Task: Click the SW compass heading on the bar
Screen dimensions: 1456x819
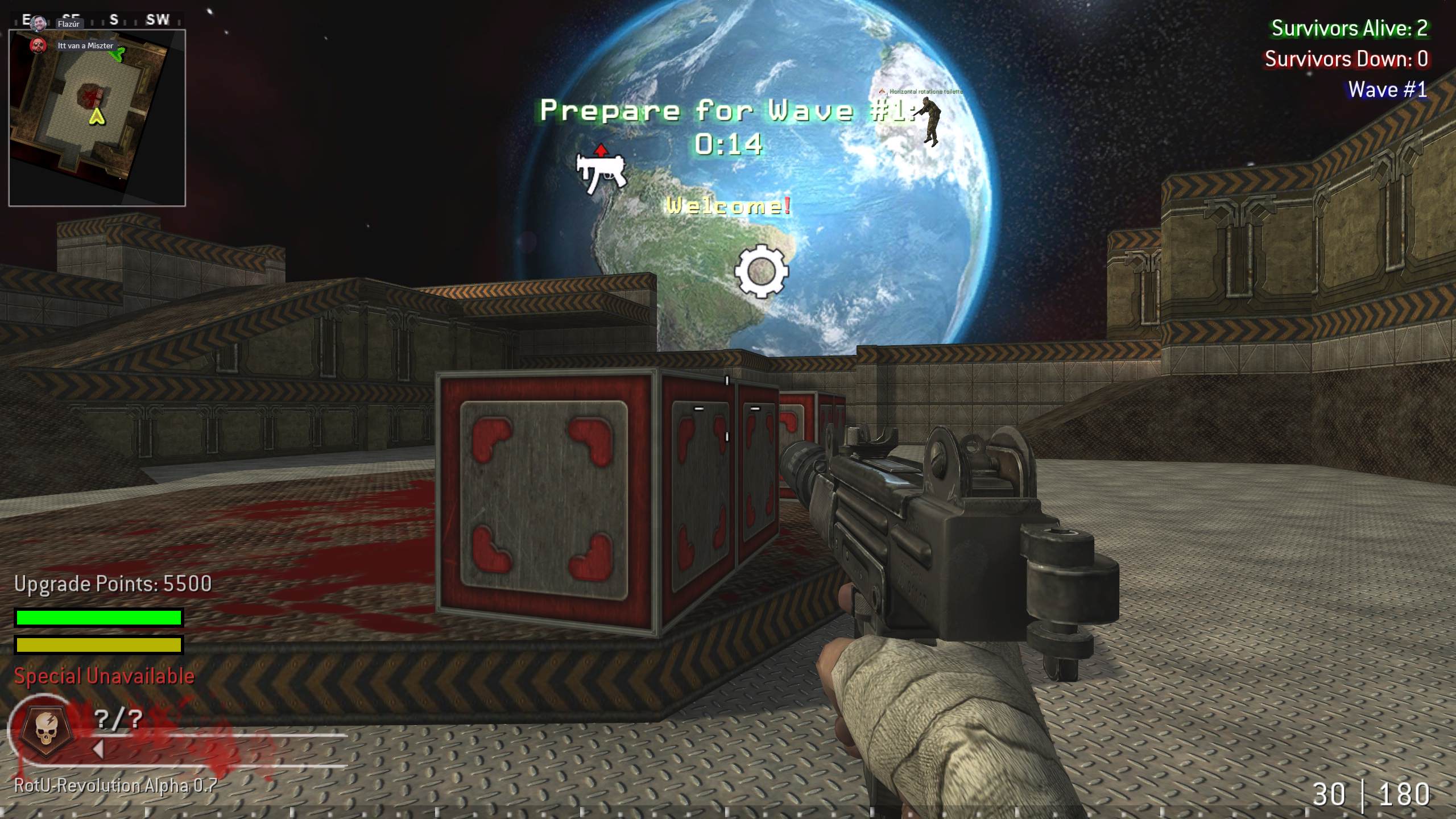Action: pyautogui.click(x=158, y=20)
